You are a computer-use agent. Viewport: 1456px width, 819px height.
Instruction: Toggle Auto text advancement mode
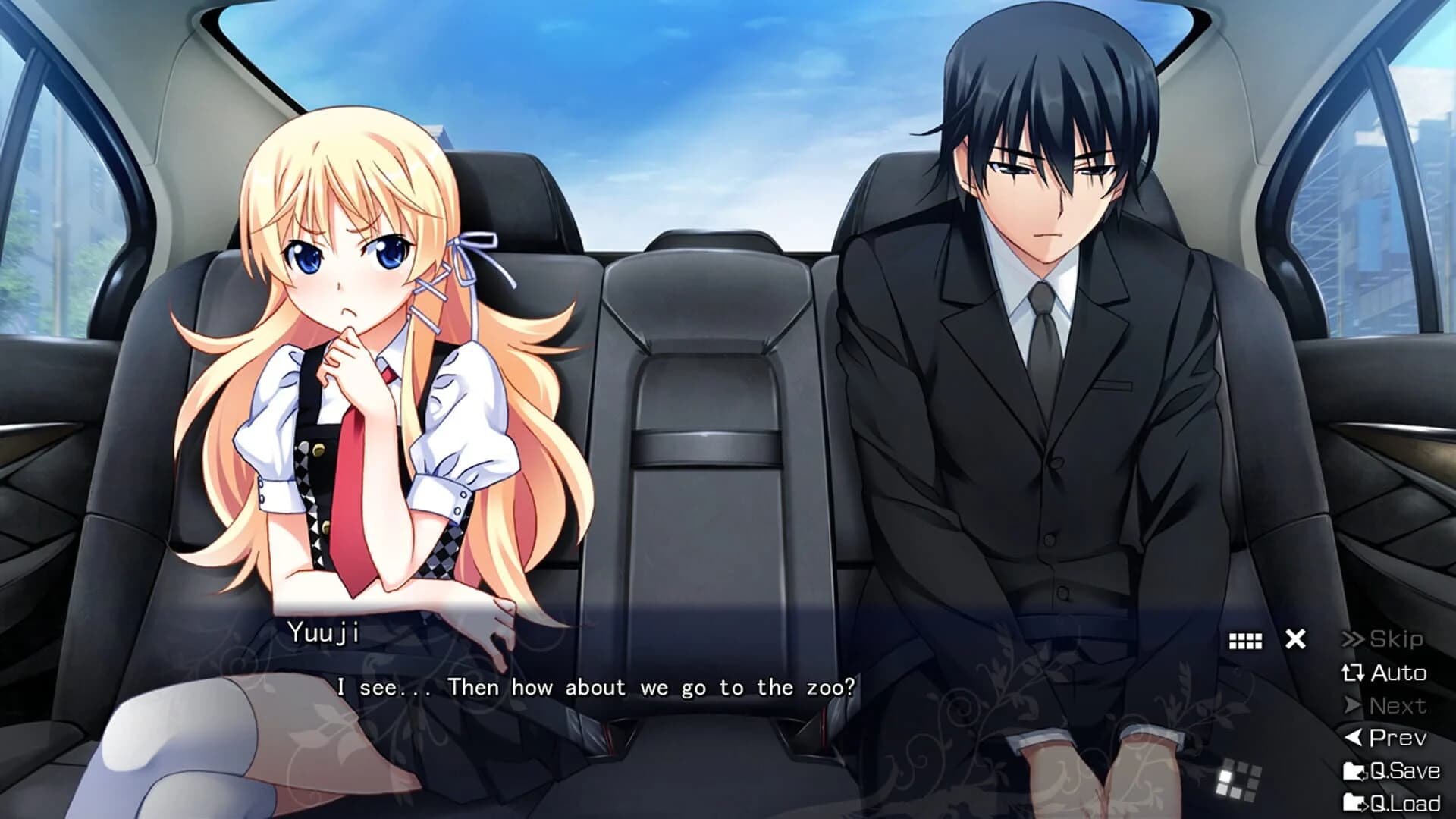[x=1399, y=673]
